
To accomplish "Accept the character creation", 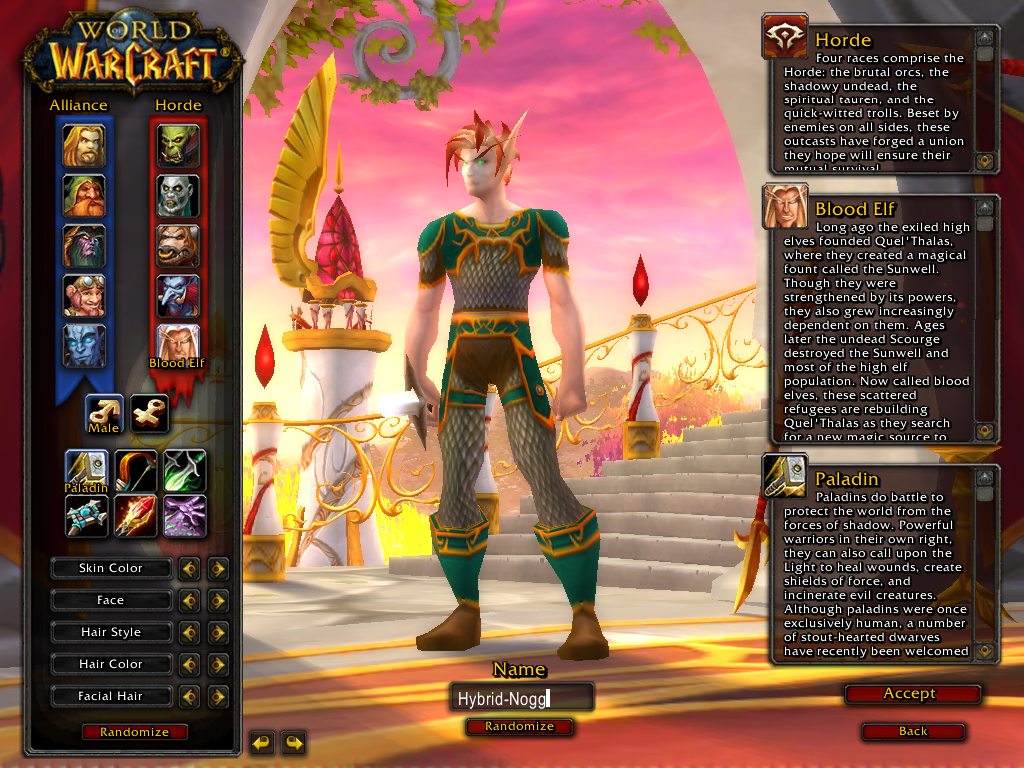I will pos(909,694).
